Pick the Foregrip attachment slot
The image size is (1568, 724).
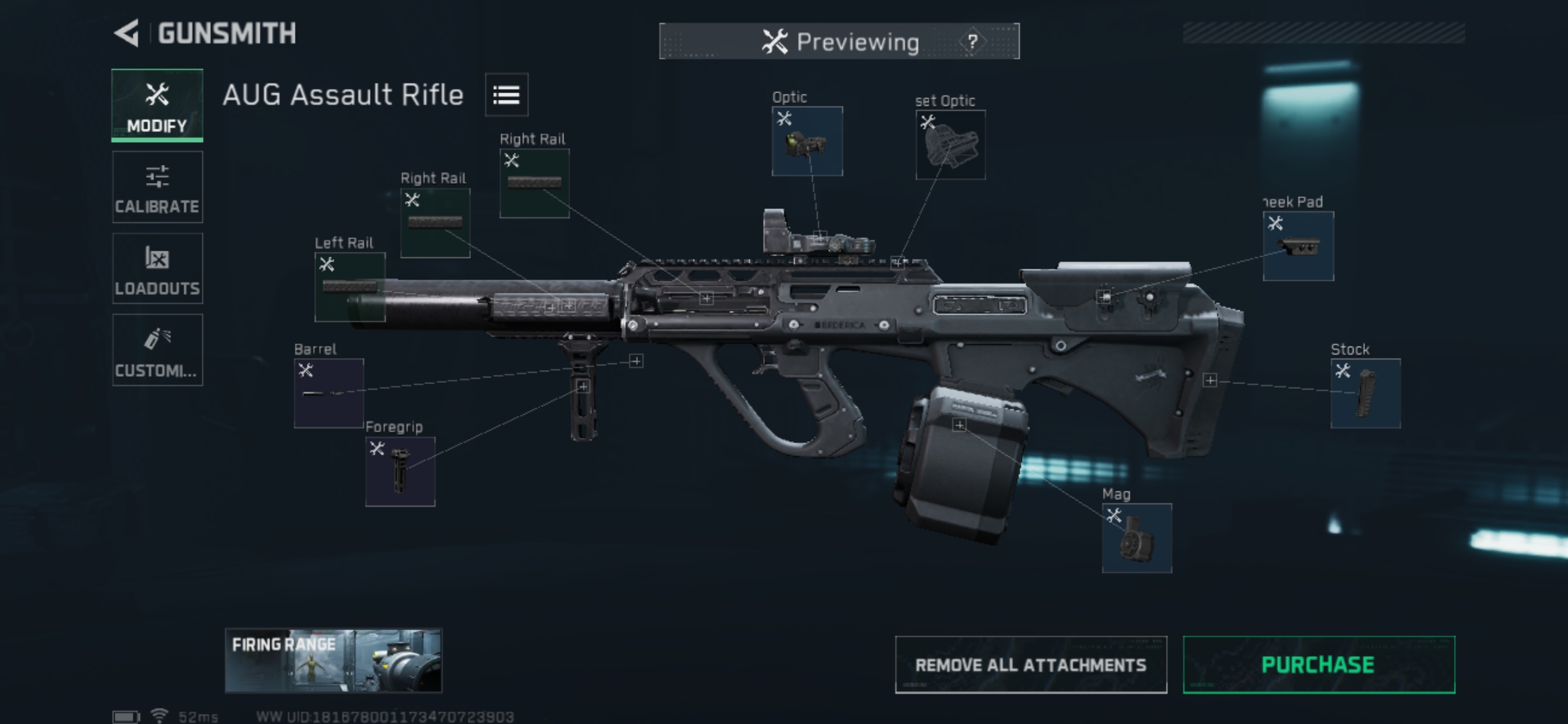coord(400,472)
